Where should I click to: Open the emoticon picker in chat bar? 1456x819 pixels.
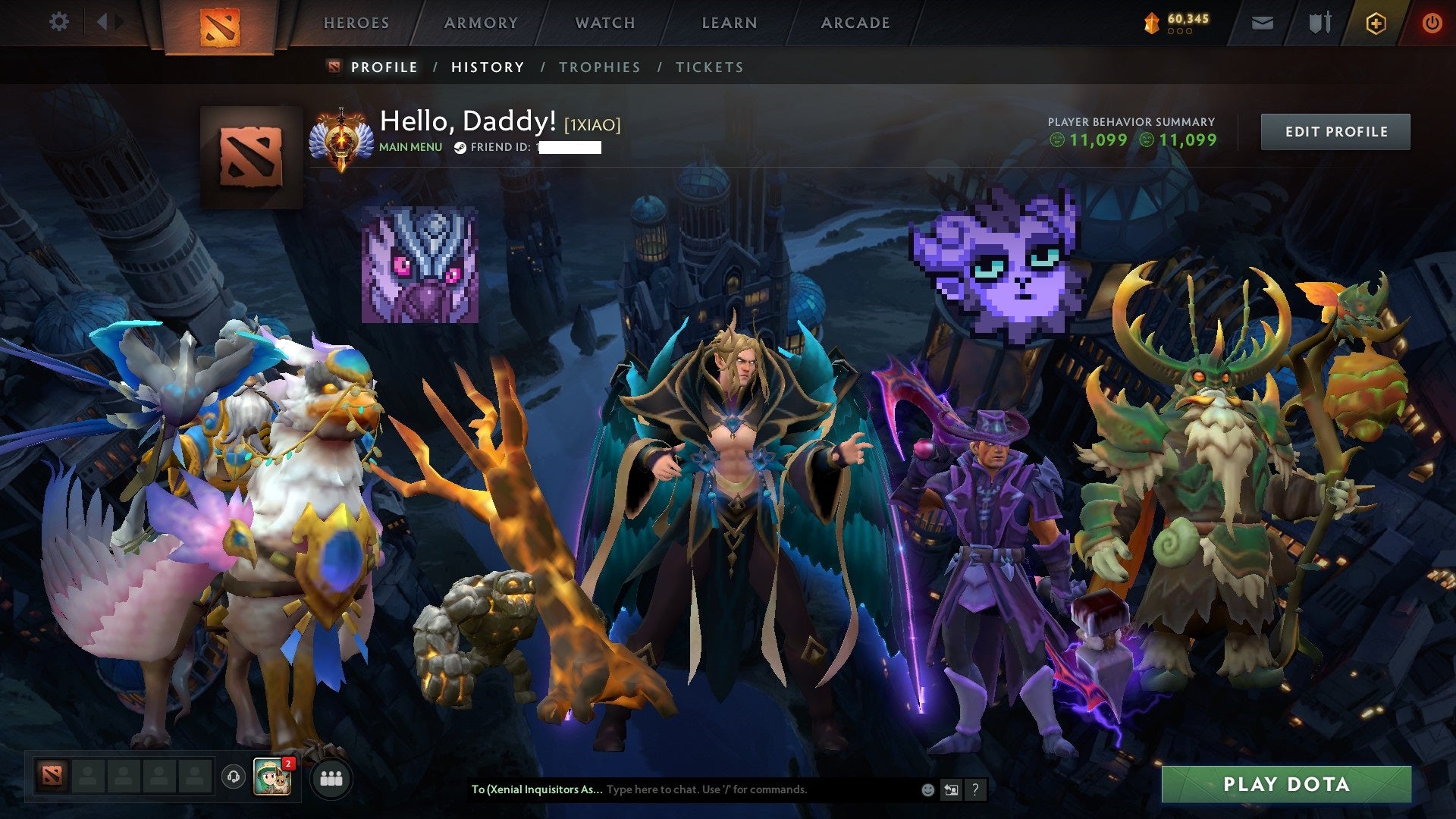click(927, 789)
